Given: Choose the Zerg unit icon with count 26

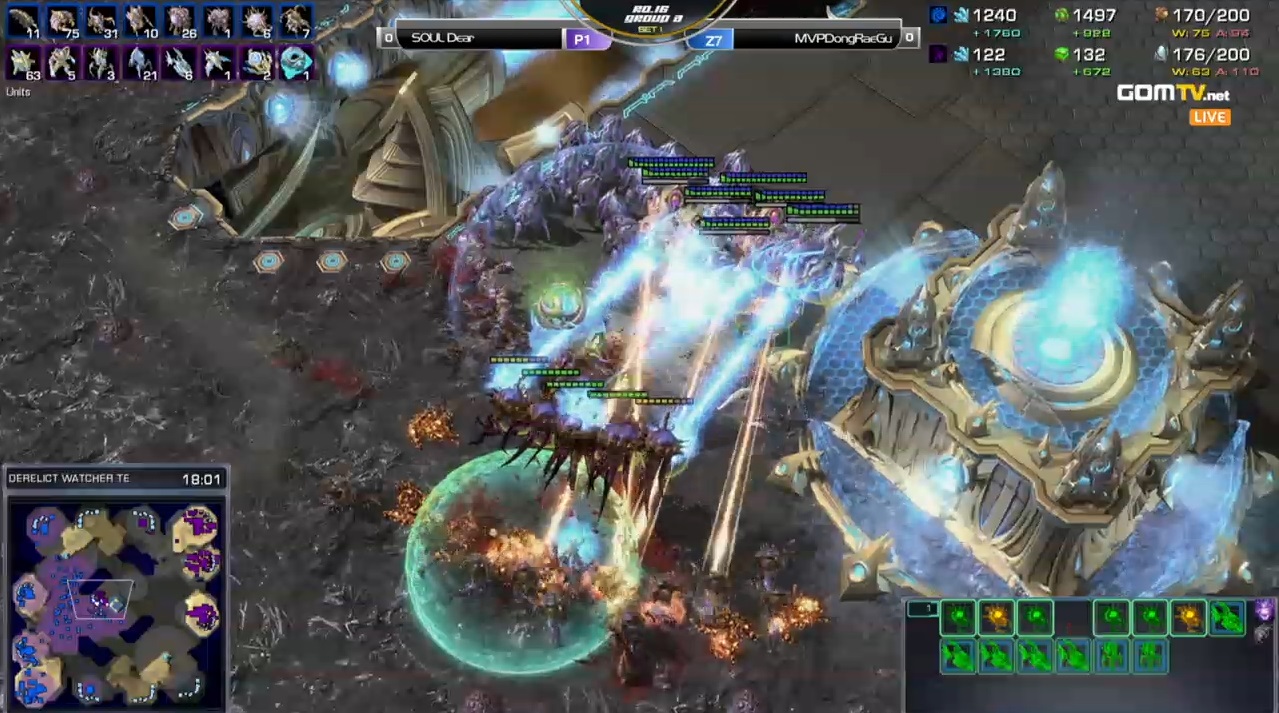Looking at the screenshot, I should (x=179, y=21).
